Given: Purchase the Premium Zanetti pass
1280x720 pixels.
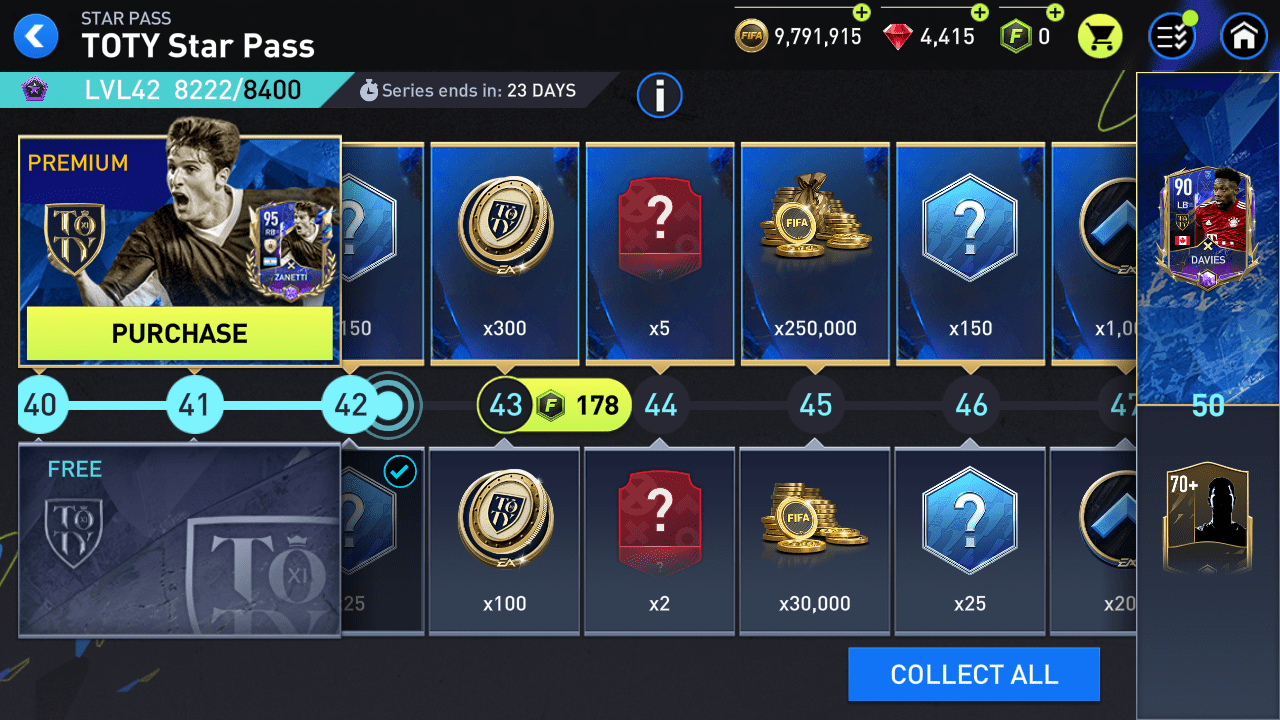Looking at the screenshot, I should click(179, 334).
